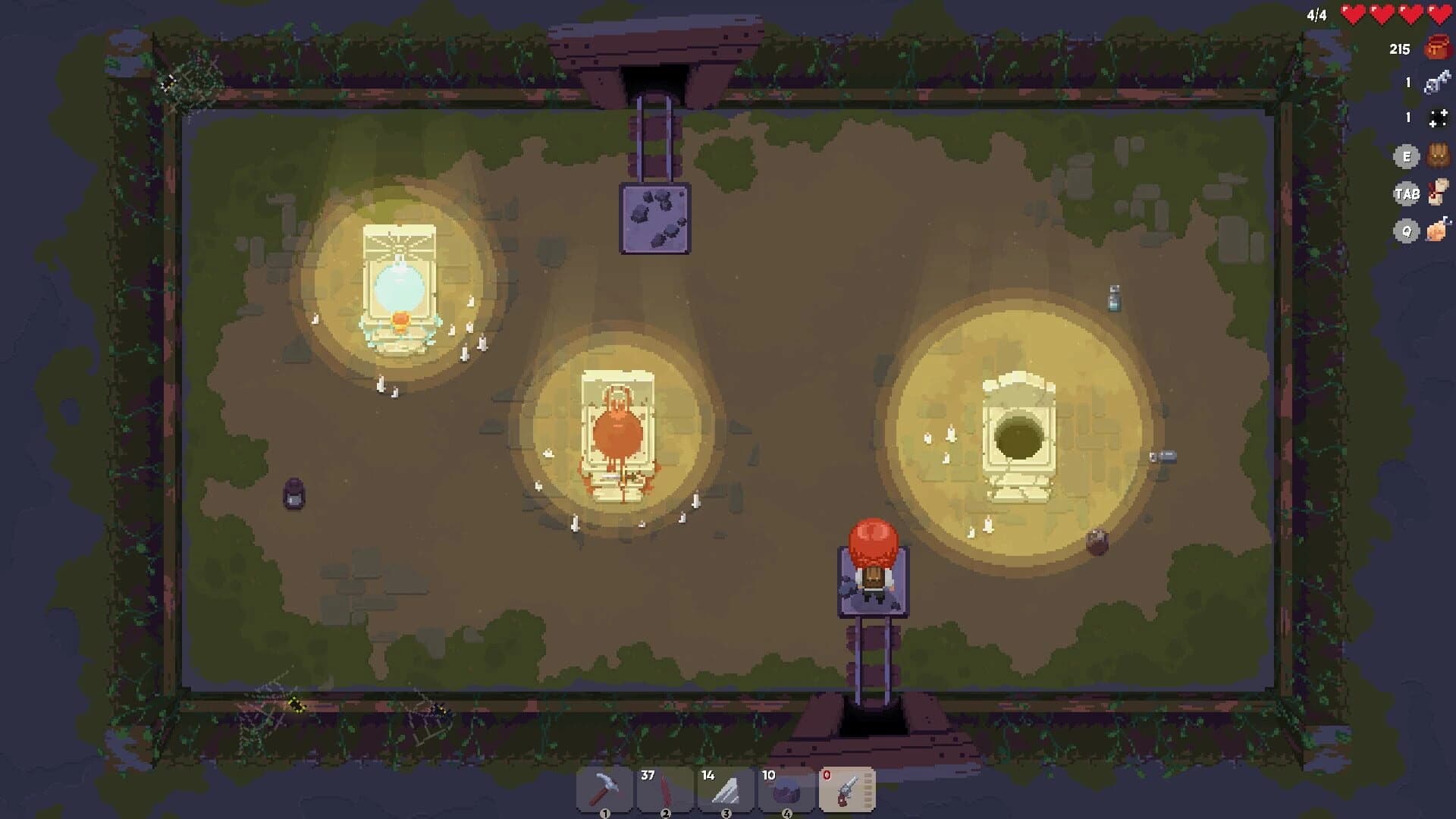Select the knife in hotbar slot 2
1456x819 pixels.
(666, 787)
